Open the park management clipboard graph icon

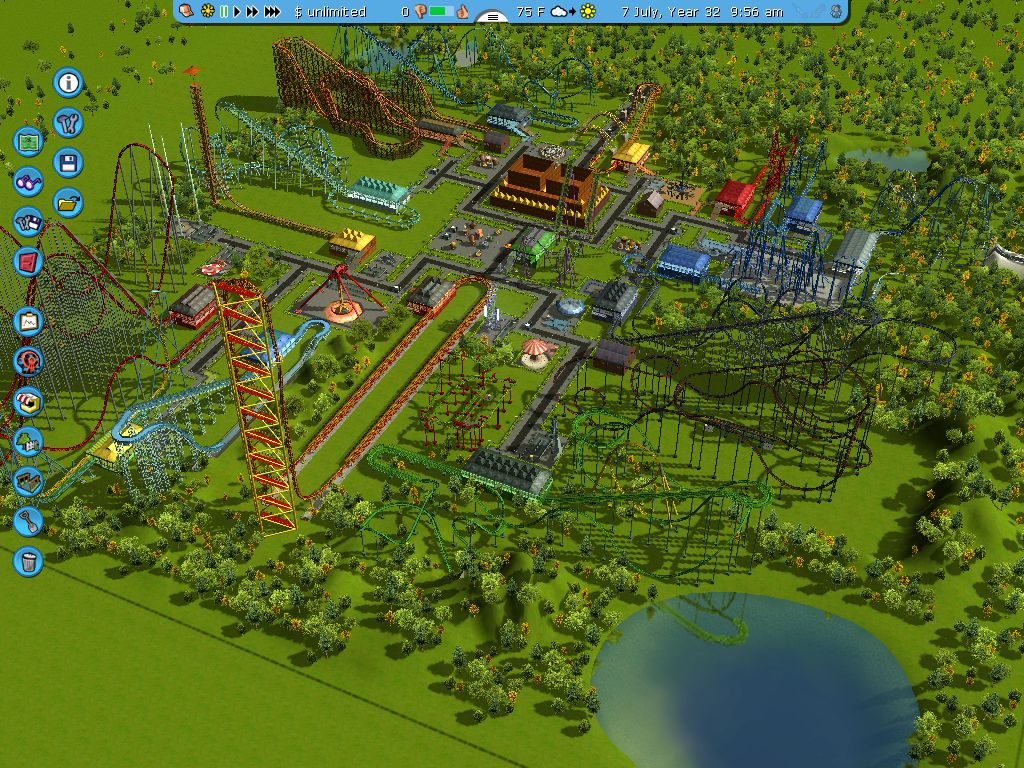(29, 322)
